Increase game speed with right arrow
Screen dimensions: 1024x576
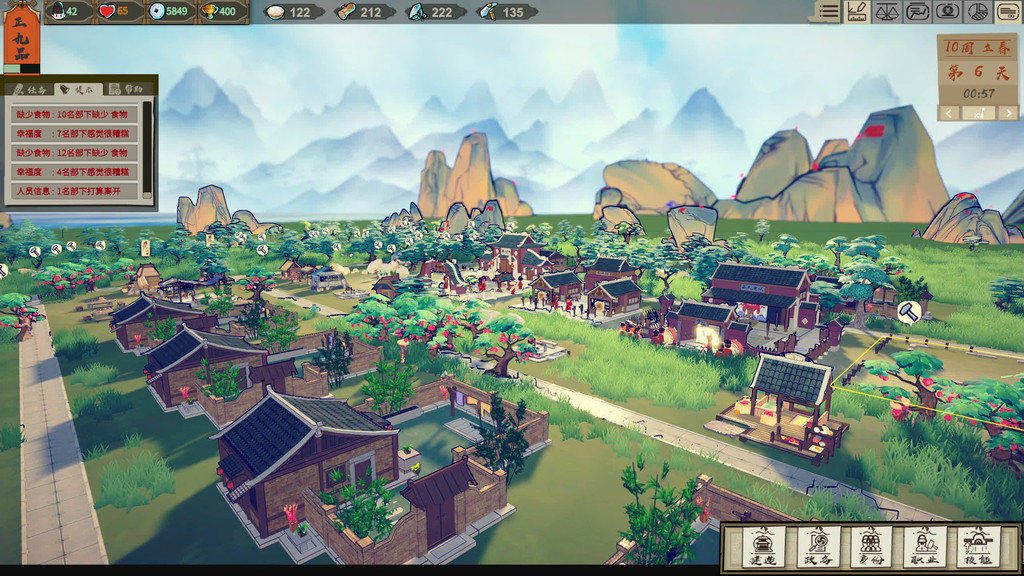1006,113
